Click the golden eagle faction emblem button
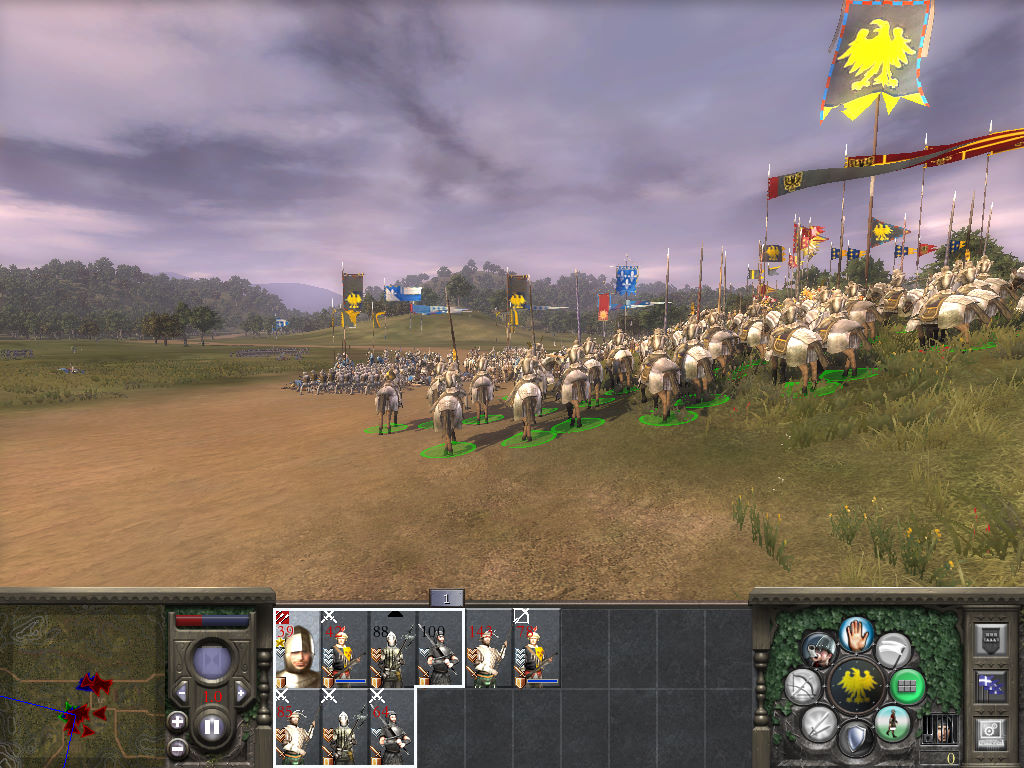 click(x=855, y=687)
